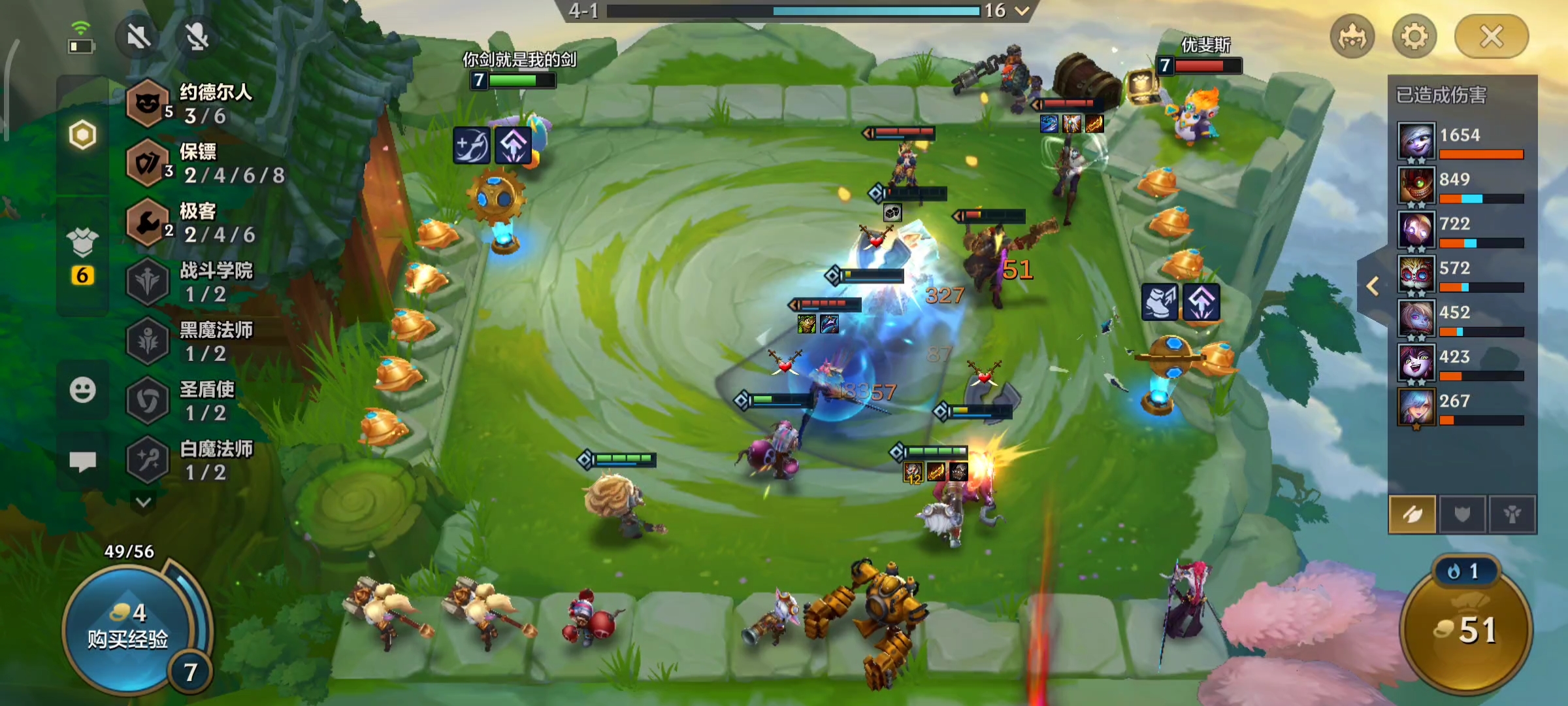Screen dimensions: 1568x706
Task: Open the little legend monster icon menu
Action: coord(1352,37)
